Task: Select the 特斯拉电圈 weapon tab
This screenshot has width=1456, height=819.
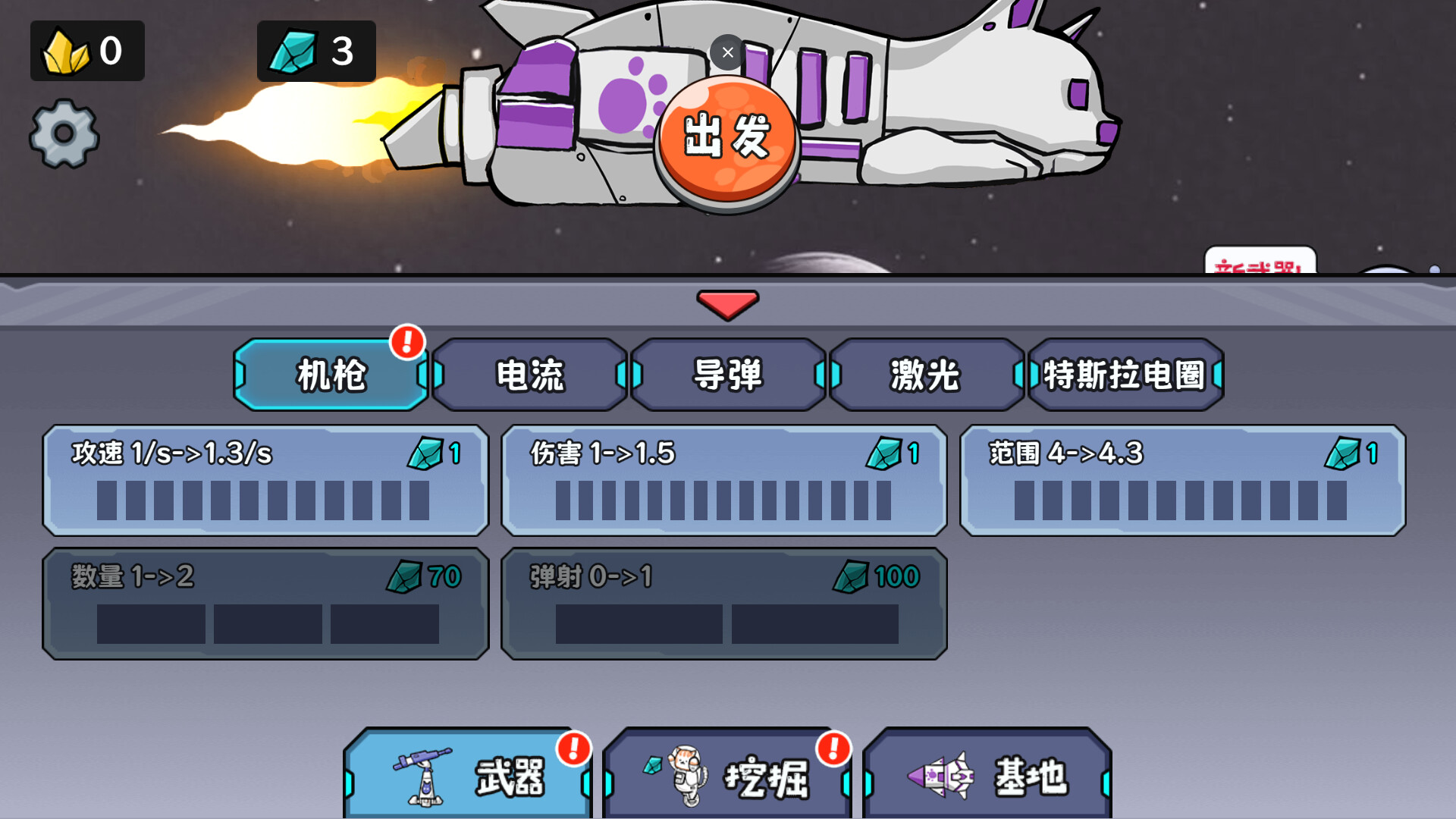Action: (1125, 375)
